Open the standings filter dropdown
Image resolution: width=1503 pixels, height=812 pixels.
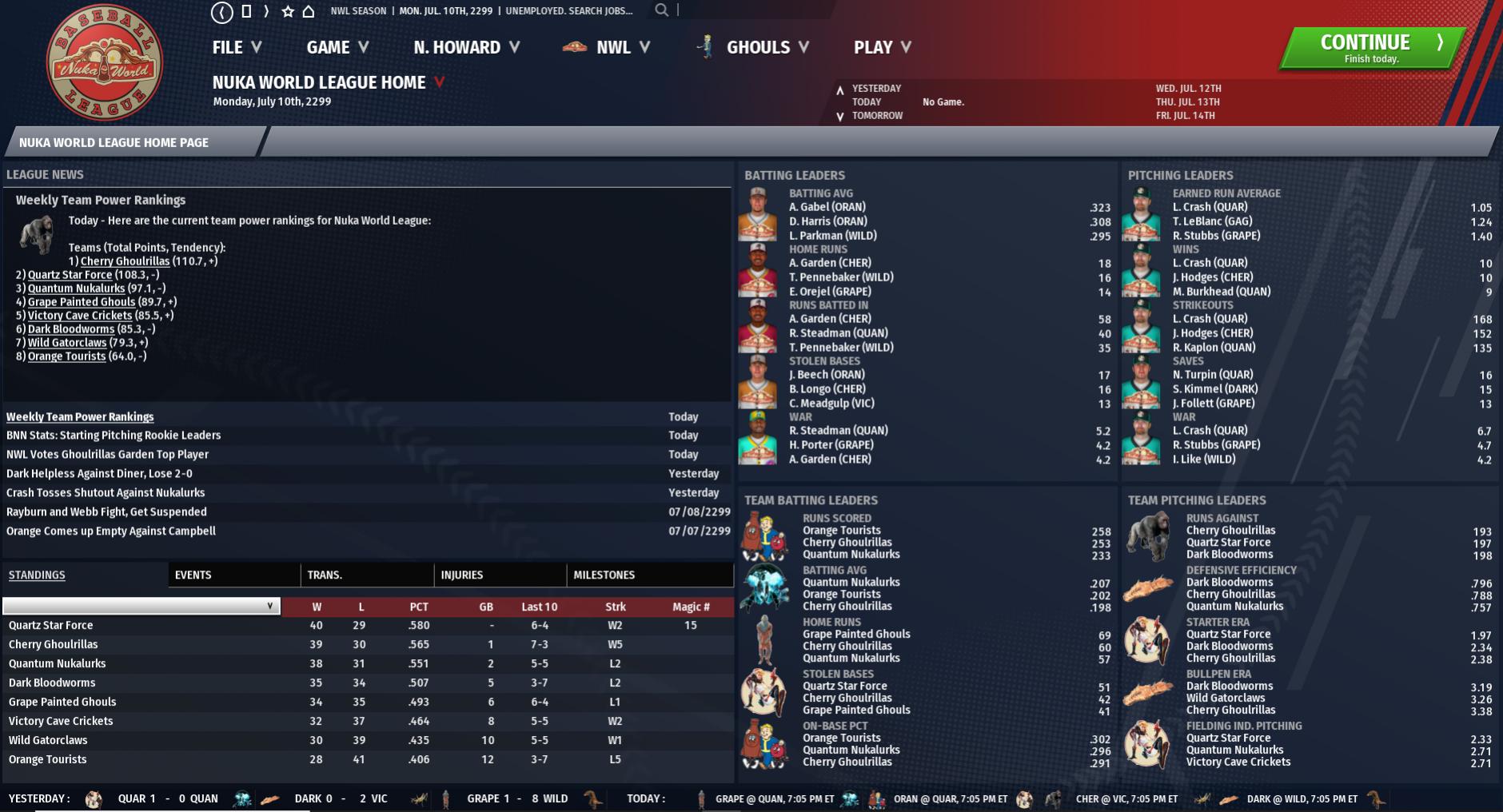coord(142,606)
